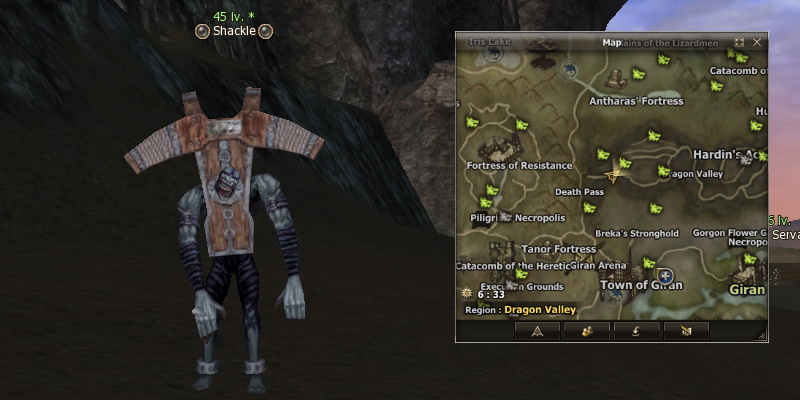Select Antharas' Fortress on the map
The width and height of the screenshot is (800, 400).
(x=635, y=101)
